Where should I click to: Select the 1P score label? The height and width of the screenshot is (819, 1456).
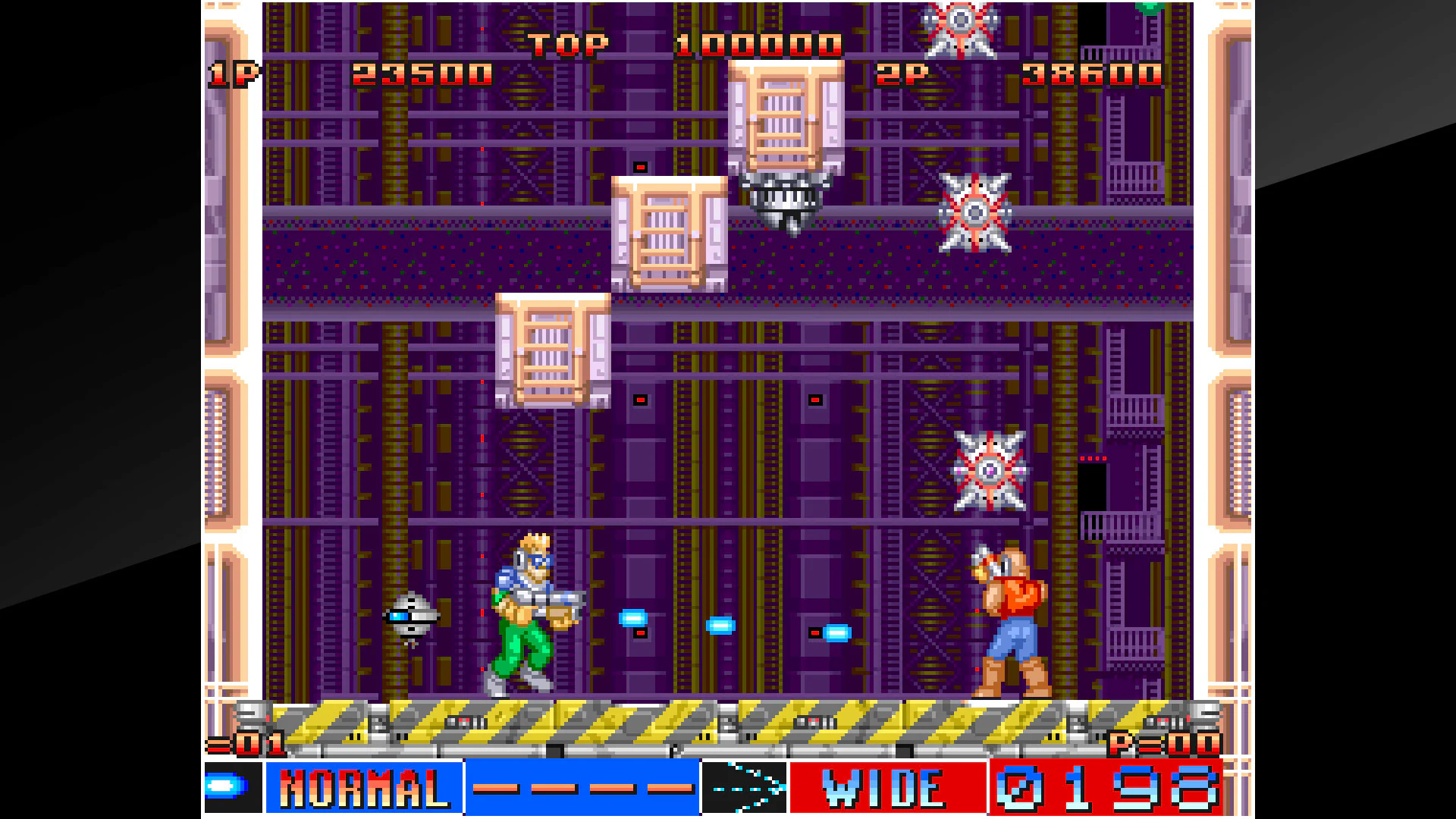click(231, 74)
